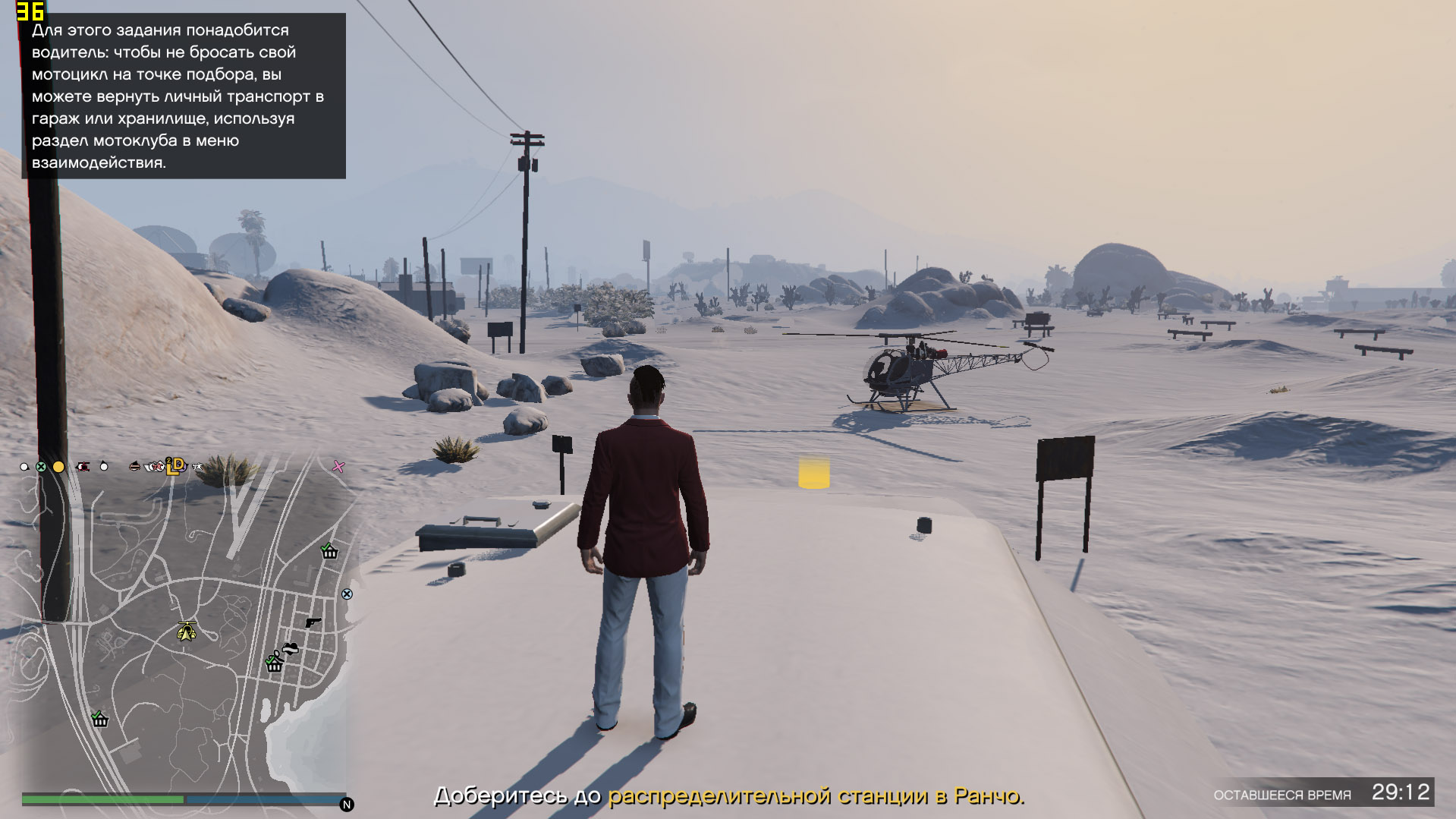This screenshot has height=819, width=1456.
Task: Click the yellow helicopter blip on the minimap
Action: coord(187,630)
